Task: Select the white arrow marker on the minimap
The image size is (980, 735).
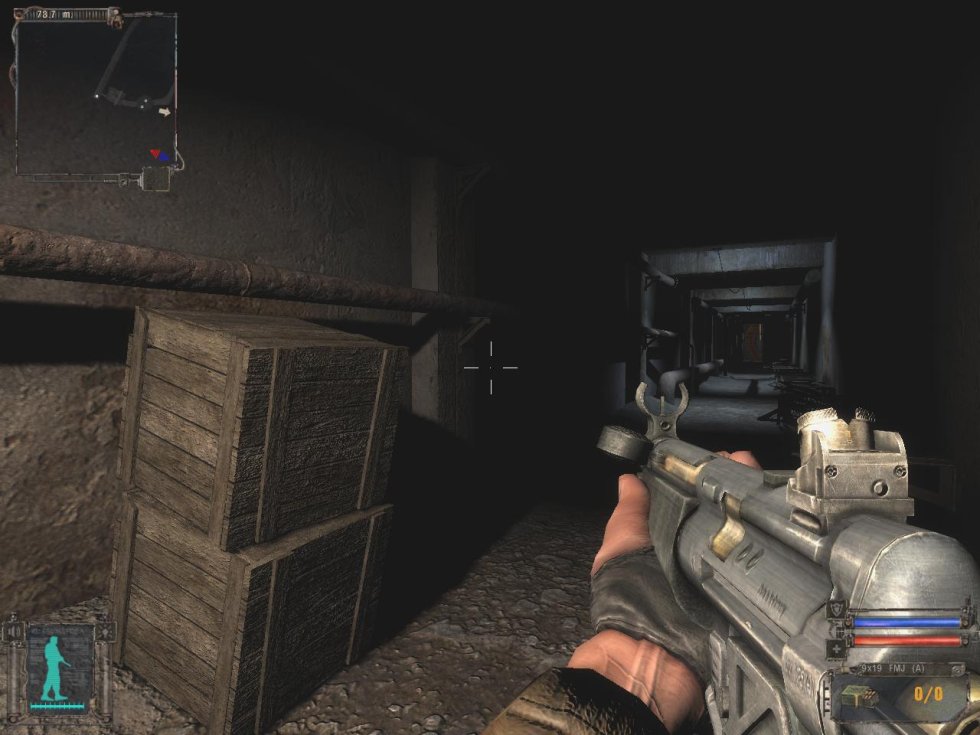Action: [x=165, y=112]
